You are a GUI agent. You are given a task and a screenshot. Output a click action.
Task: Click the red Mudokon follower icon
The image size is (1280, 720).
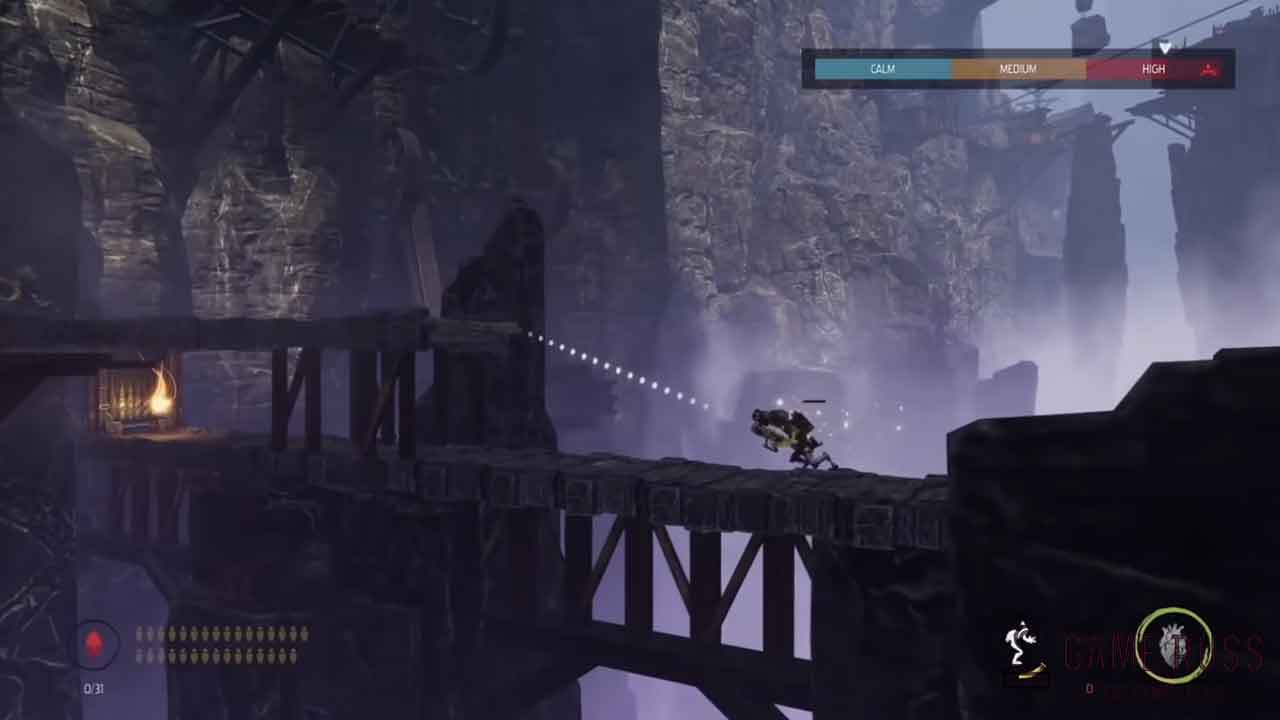pyautogui.click(x=97, y=643)
